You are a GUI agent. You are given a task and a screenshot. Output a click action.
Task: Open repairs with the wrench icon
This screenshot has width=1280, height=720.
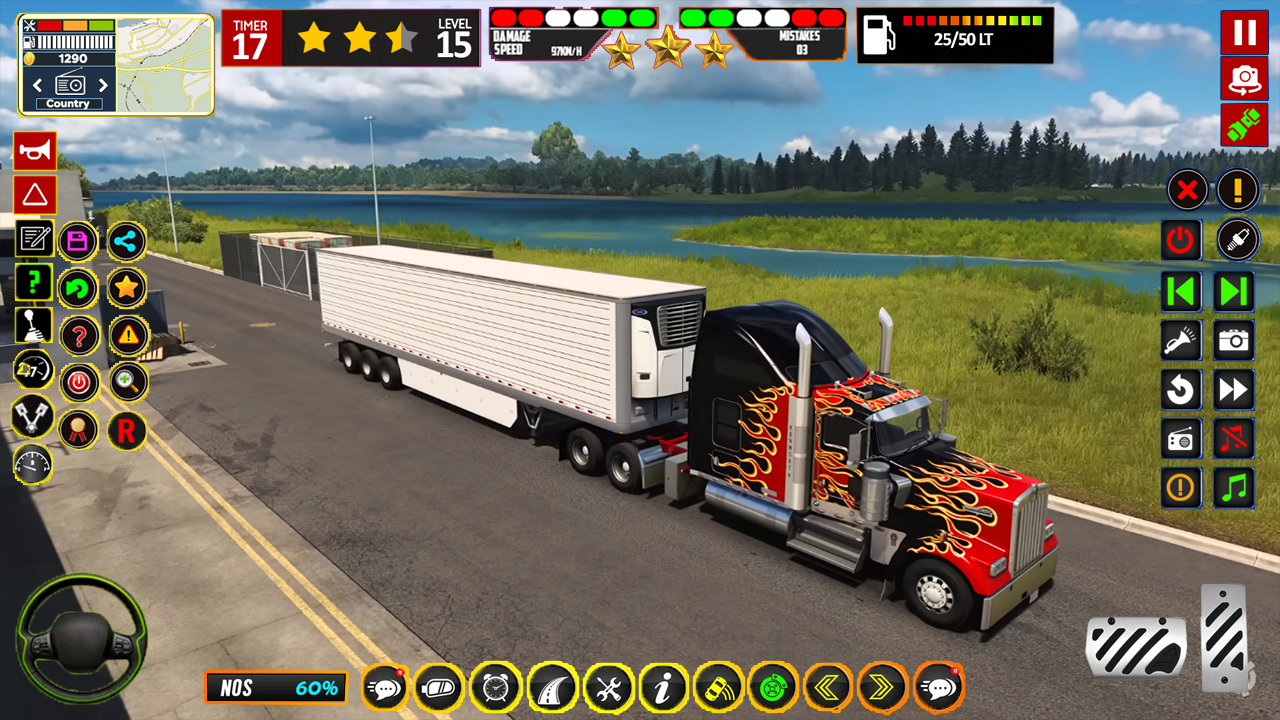point(609,687)
